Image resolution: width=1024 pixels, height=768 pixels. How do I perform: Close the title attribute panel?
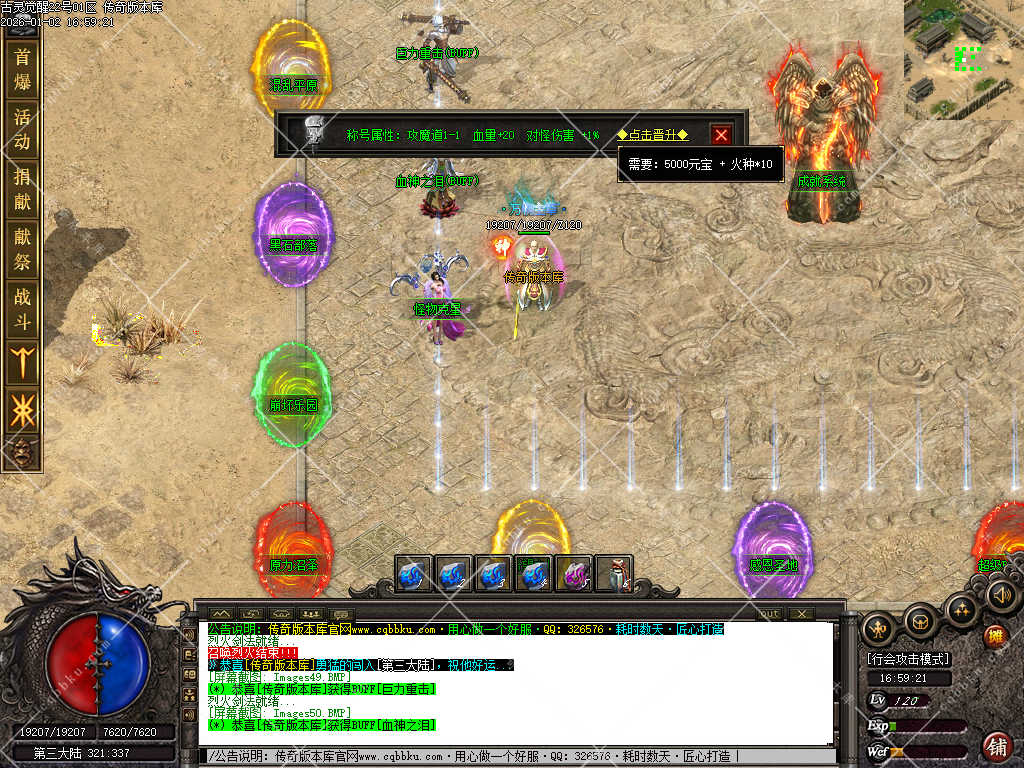[x=721, y=135]
